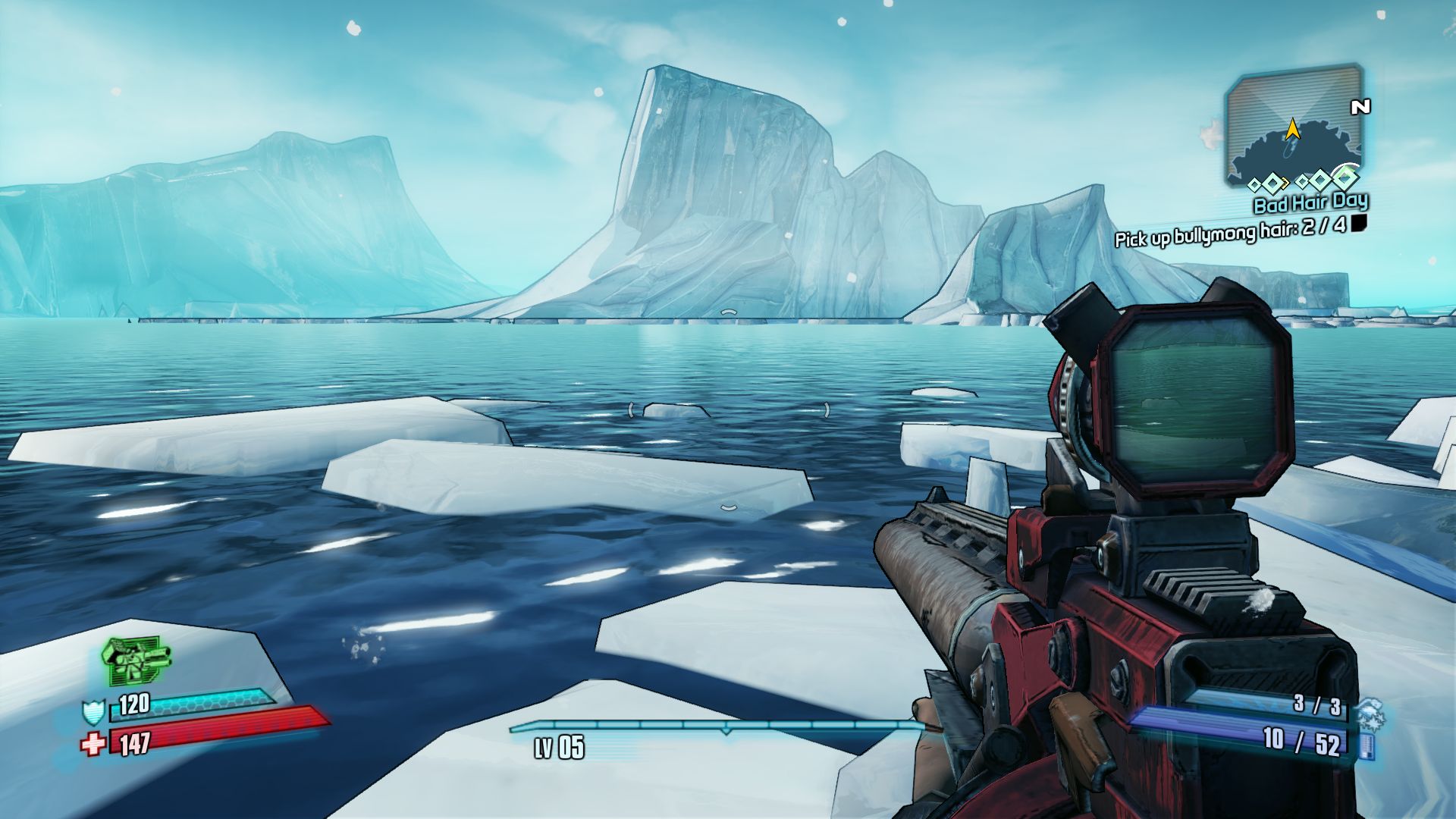Image resolution: width=1456 pixels, height=819 pixels.
Task: Click the compass N marker on minimap
Action: coord(1360,108)
